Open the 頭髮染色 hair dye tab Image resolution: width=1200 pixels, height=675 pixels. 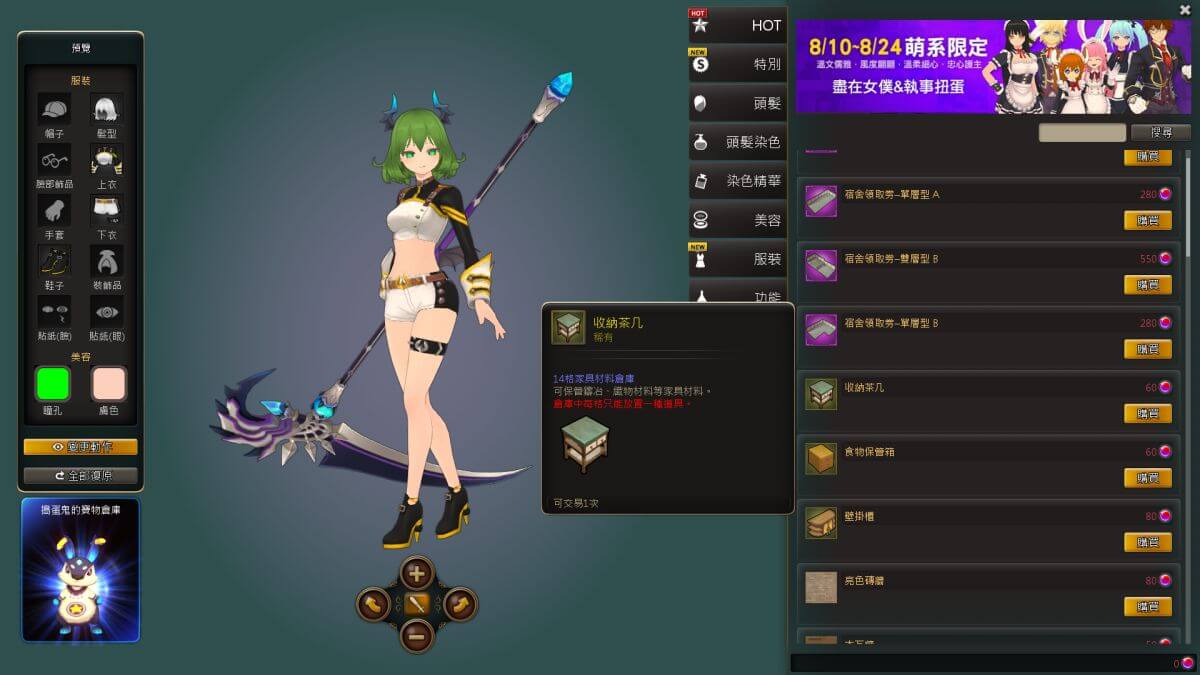pyautogui.click(x=738, y=142)
